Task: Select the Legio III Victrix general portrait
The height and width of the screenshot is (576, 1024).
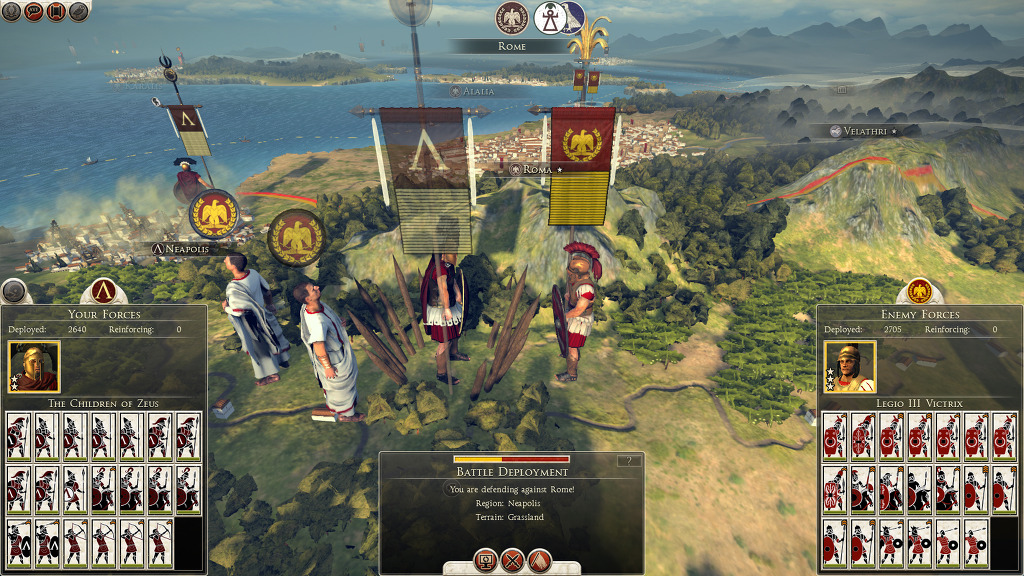Action: (850, 367)
